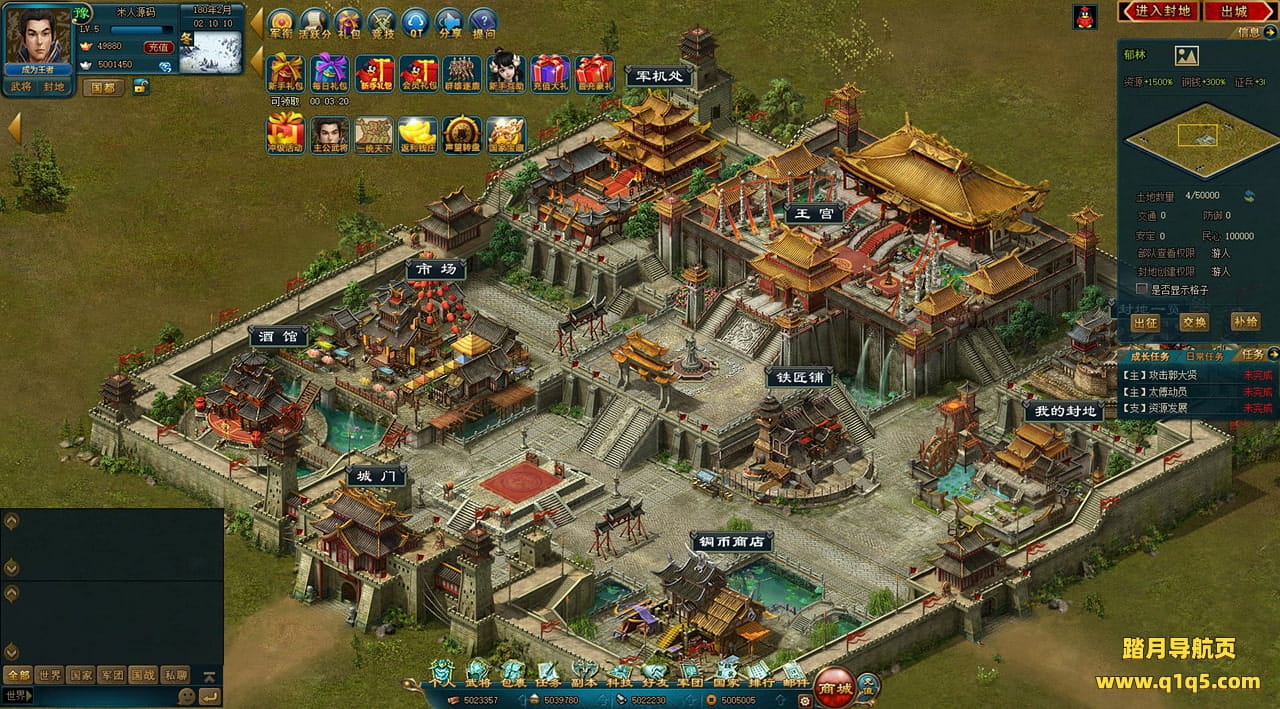The image size is (1280, 709).
Task: Select the 出征 expedition button
Action: [x=1146, y=322]
